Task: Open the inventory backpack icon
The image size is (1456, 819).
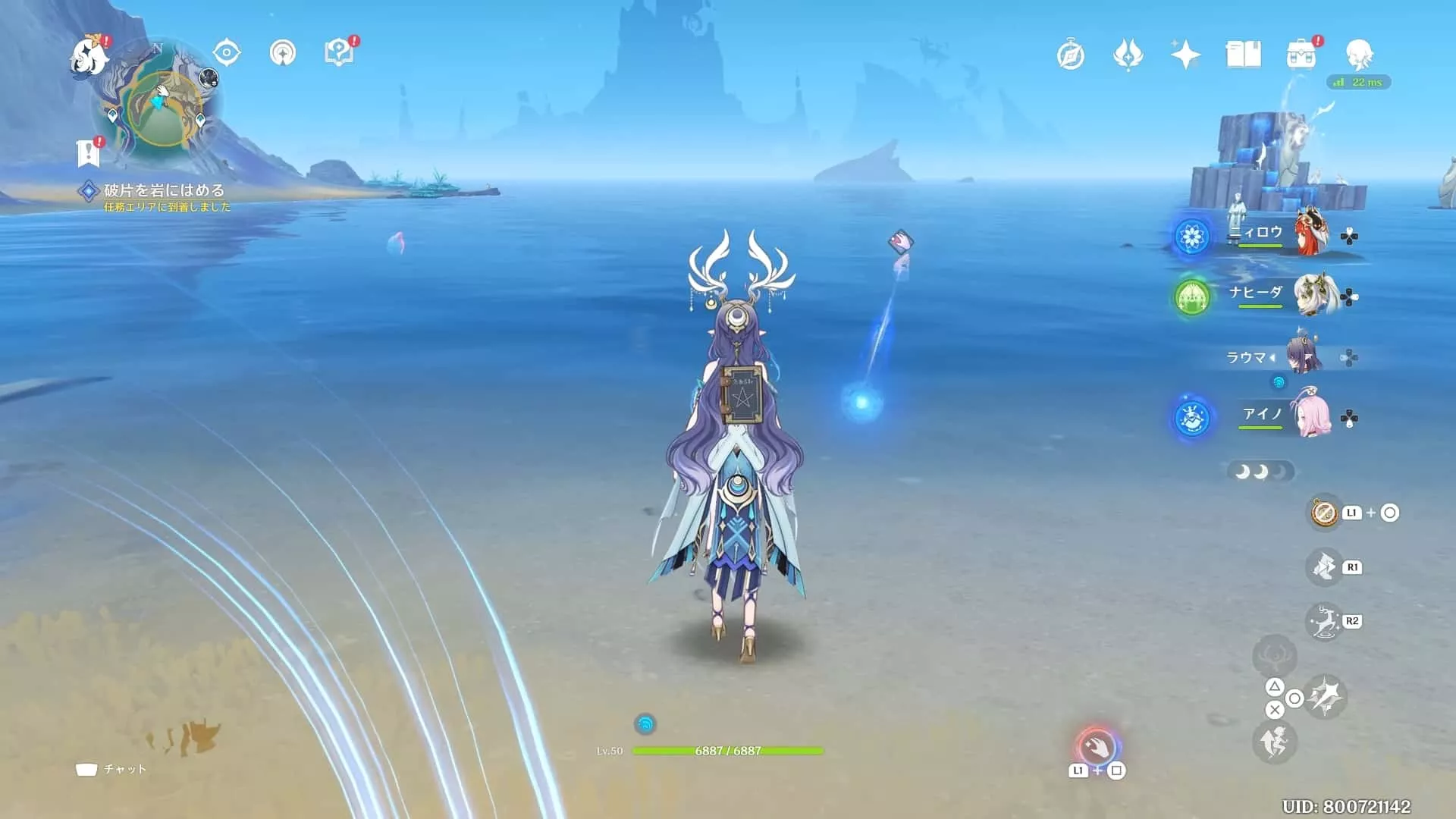Action: coord(1303,55)
